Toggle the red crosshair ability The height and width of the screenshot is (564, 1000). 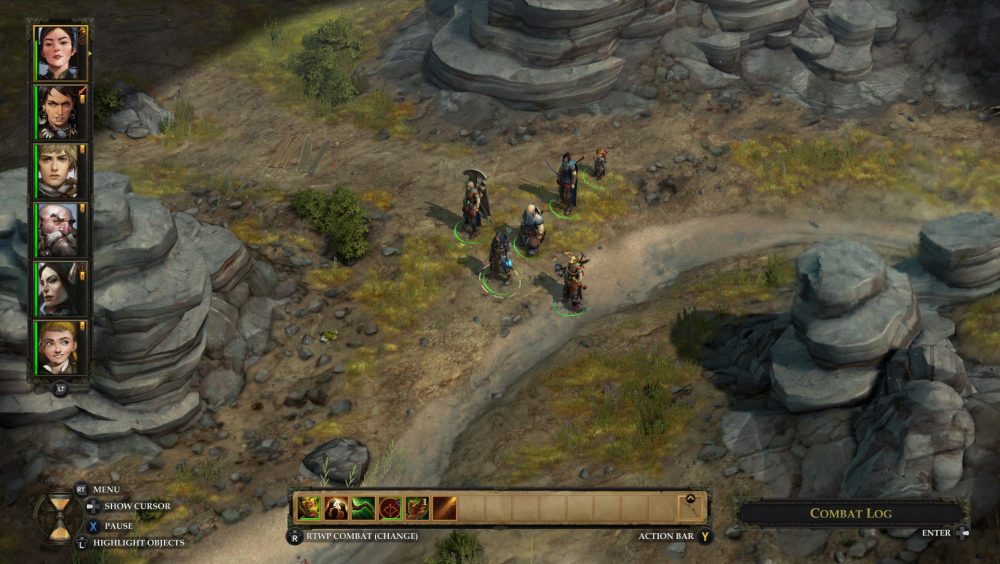tap(390, 508)
